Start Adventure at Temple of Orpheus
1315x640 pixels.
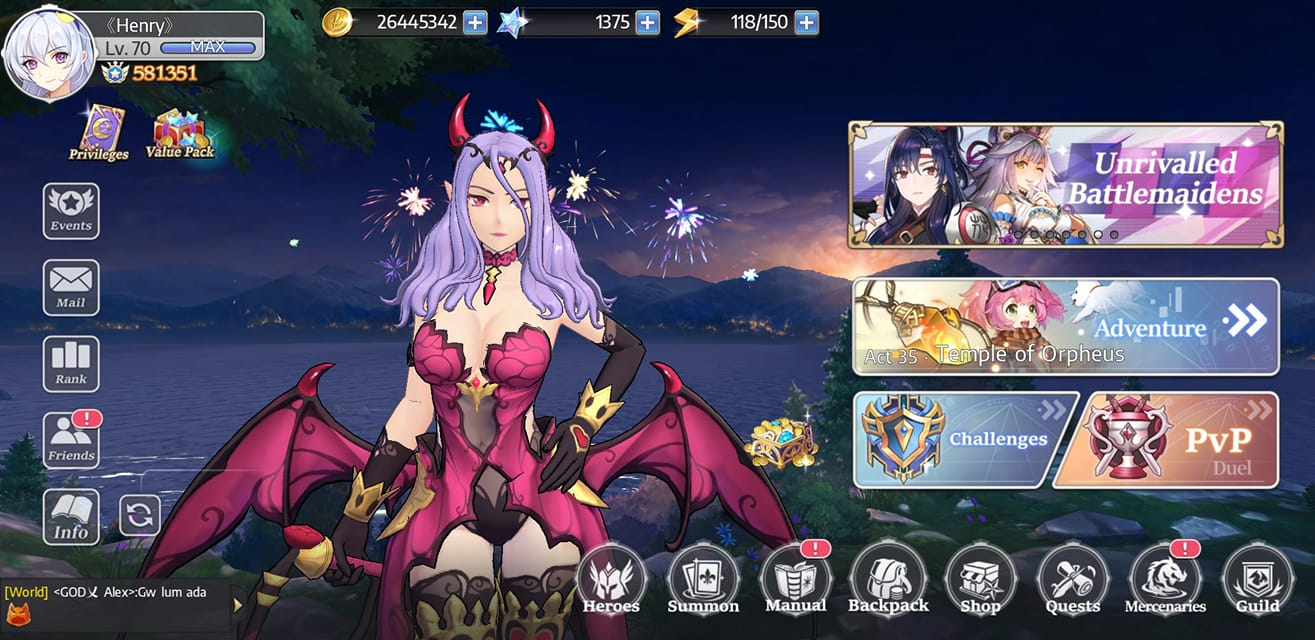pyautogui.click(x=1066, y=326)
